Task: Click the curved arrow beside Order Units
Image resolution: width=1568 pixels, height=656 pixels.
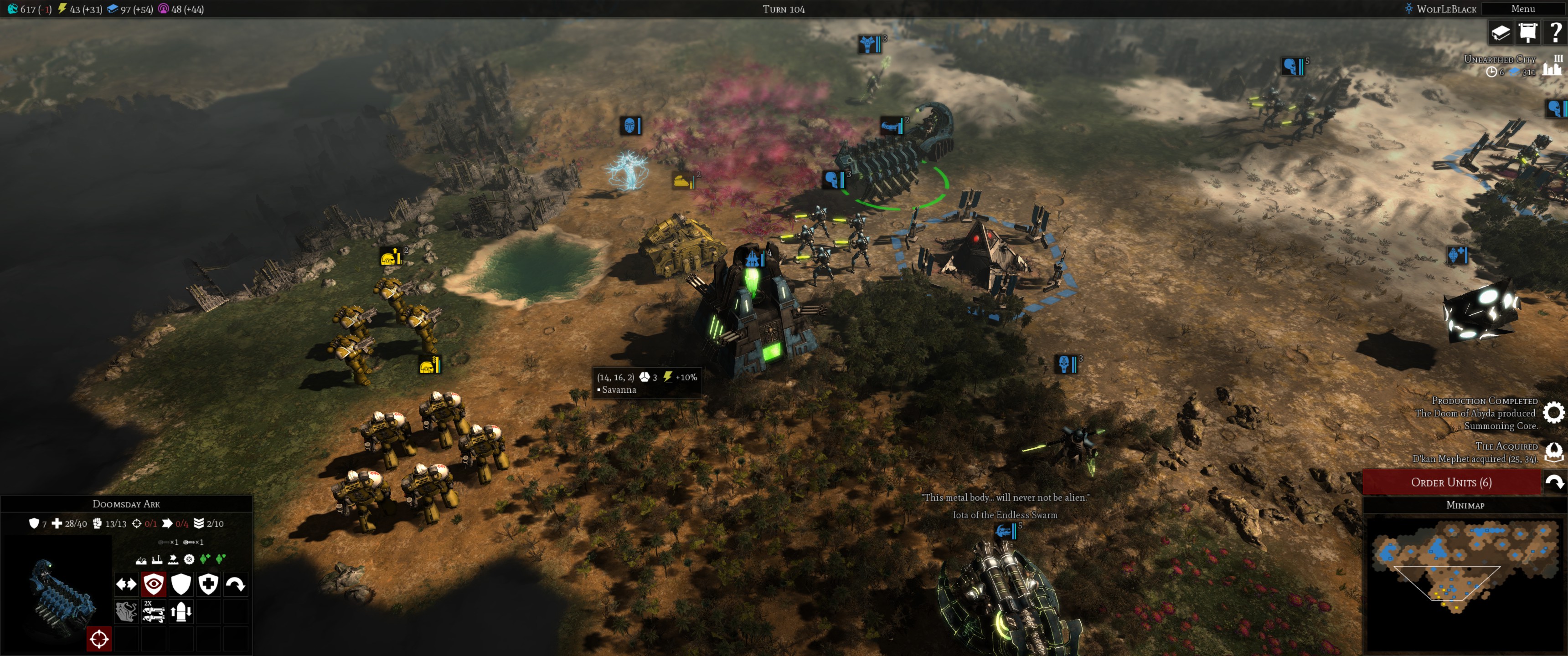Action: click(x=1555, y=482)
